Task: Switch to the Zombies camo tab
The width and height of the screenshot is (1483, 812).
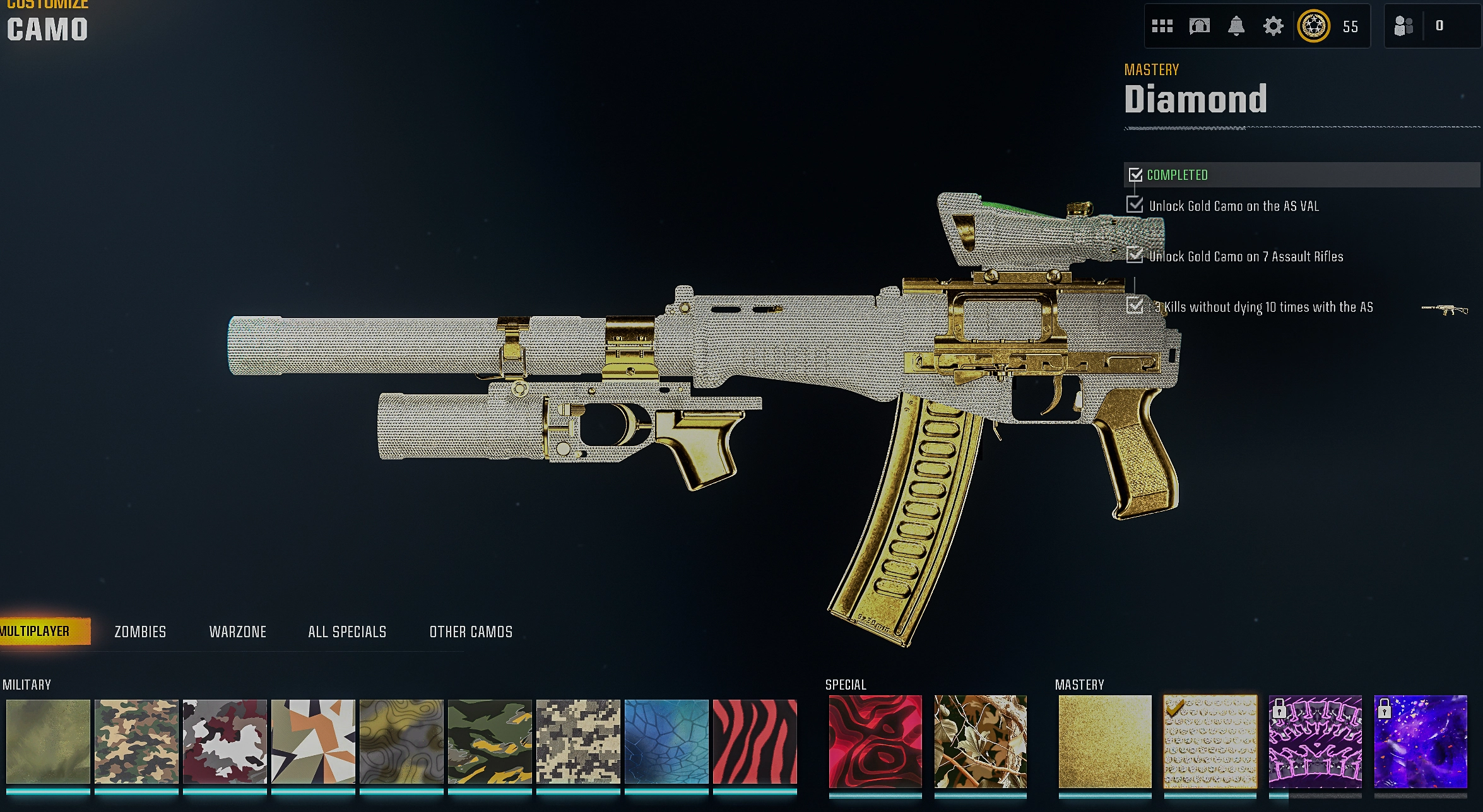Action: 140,632
